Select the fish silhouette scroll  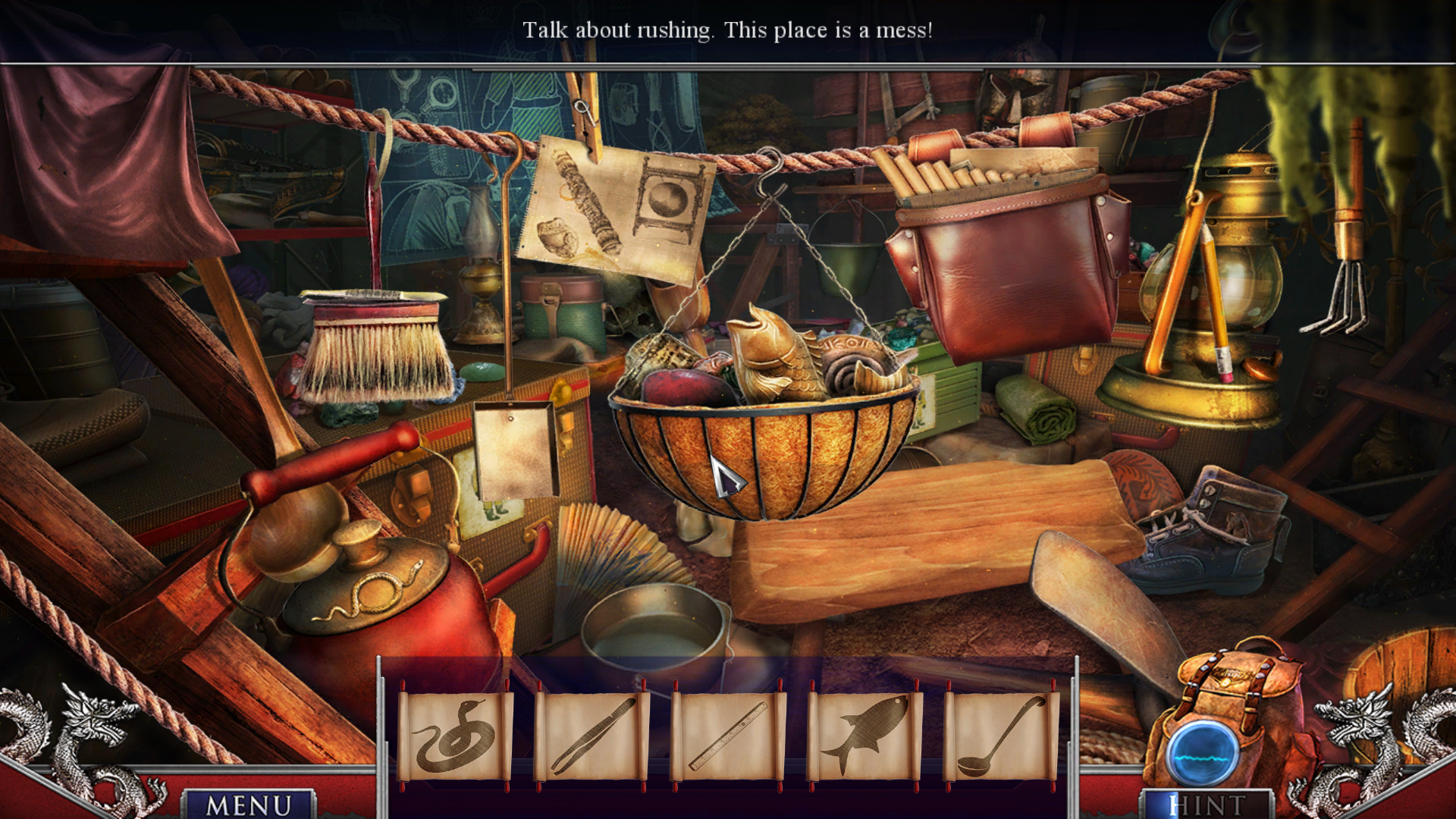point(865,736)
